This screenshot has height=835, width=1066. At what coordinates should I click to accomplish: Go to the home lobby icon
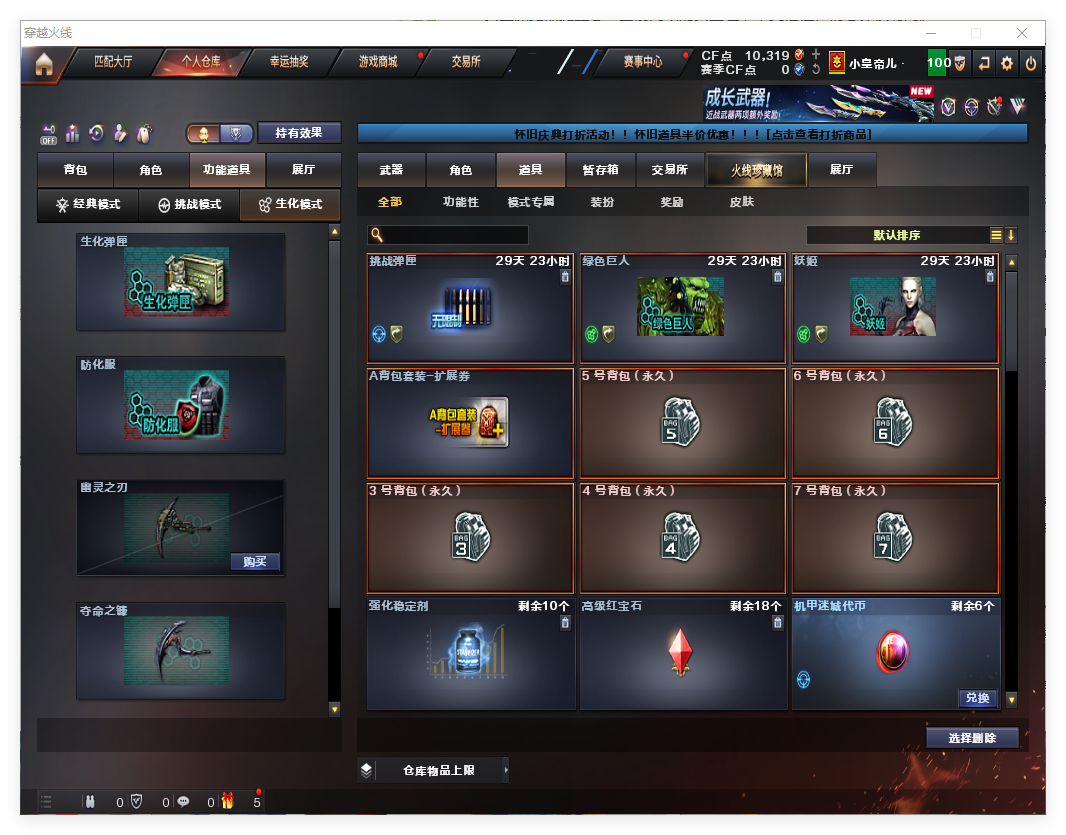pos(44,64)
